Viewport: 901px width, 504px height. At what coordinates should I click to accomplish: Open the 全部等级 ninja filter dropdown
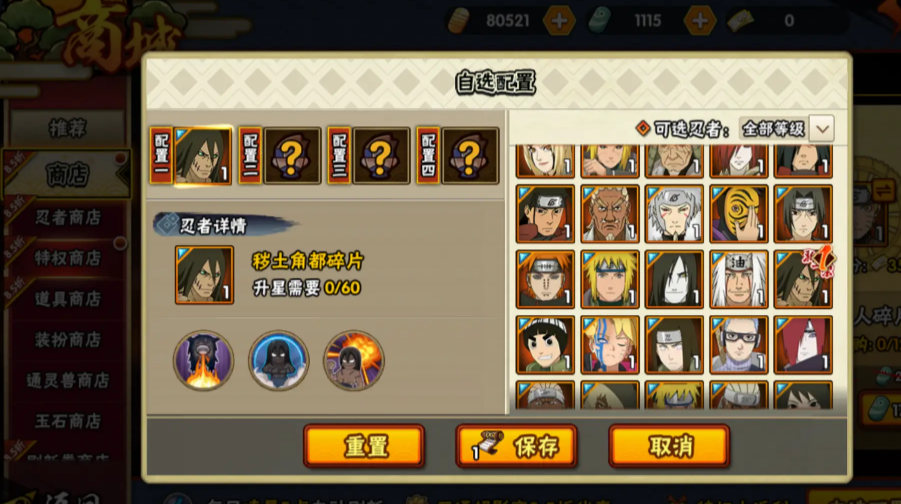tap(786, 128)
